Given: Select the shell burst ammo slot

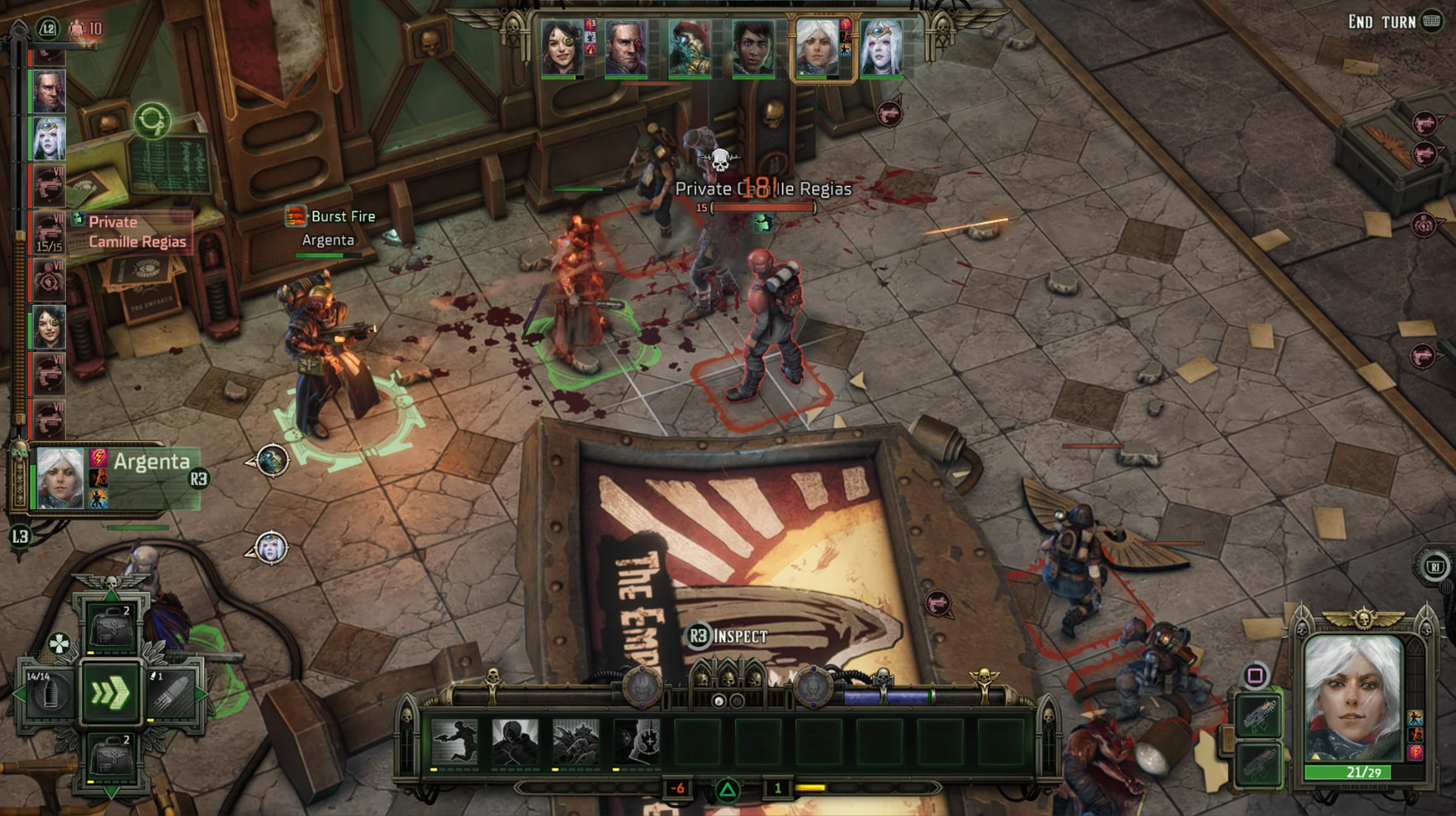Looking at the screenshot, I should coord(172,694).
